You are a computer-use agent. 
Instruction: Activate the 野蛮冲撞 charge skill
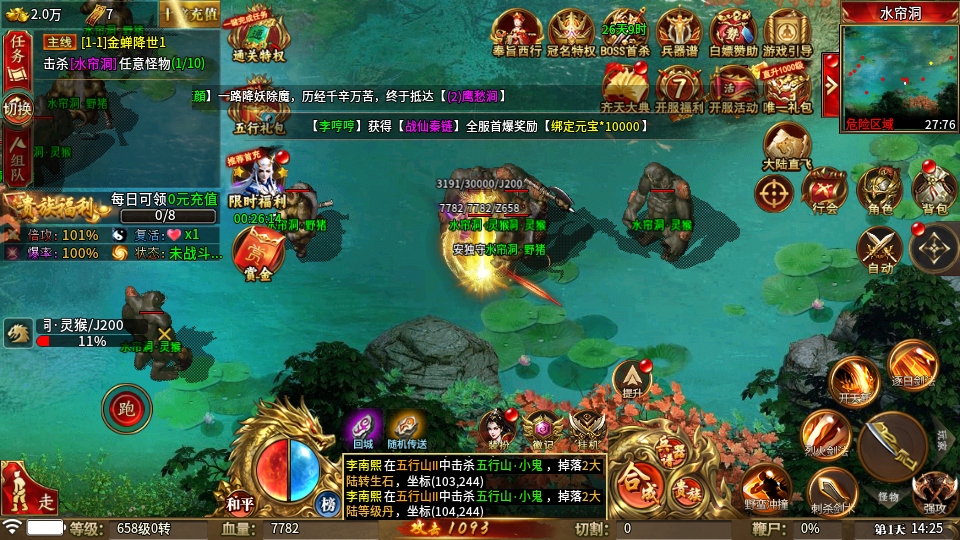767,487
